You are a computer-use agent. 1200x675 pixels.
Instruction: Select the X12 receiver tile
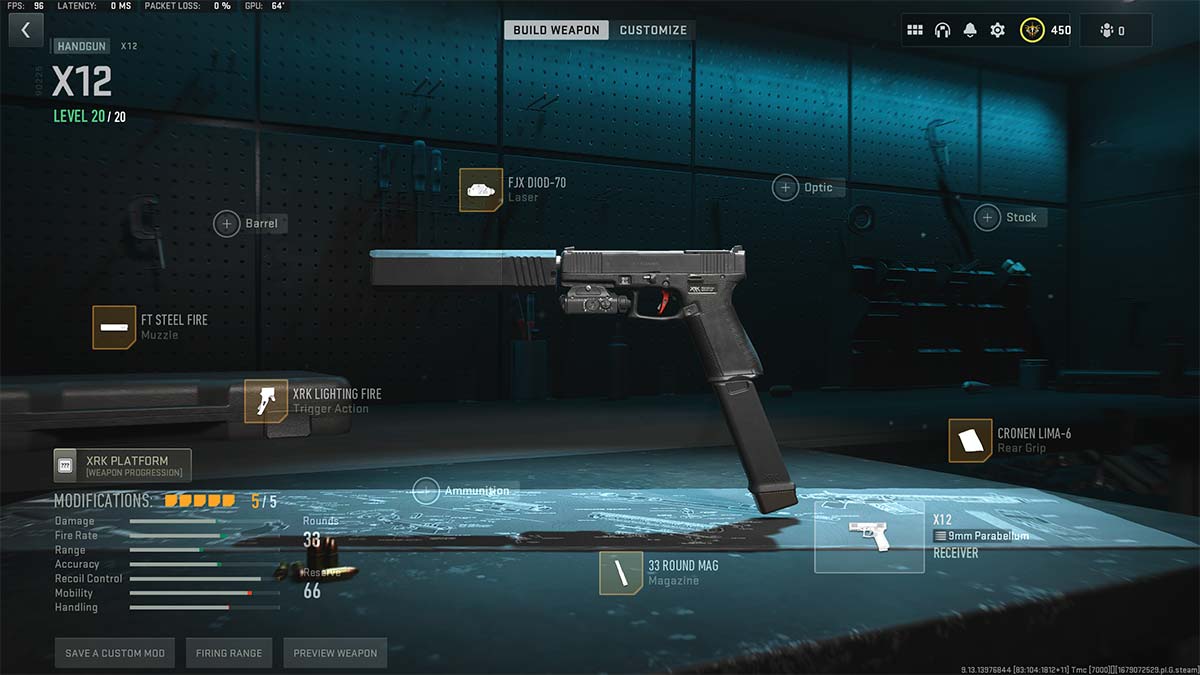click(x=868, y=536)
